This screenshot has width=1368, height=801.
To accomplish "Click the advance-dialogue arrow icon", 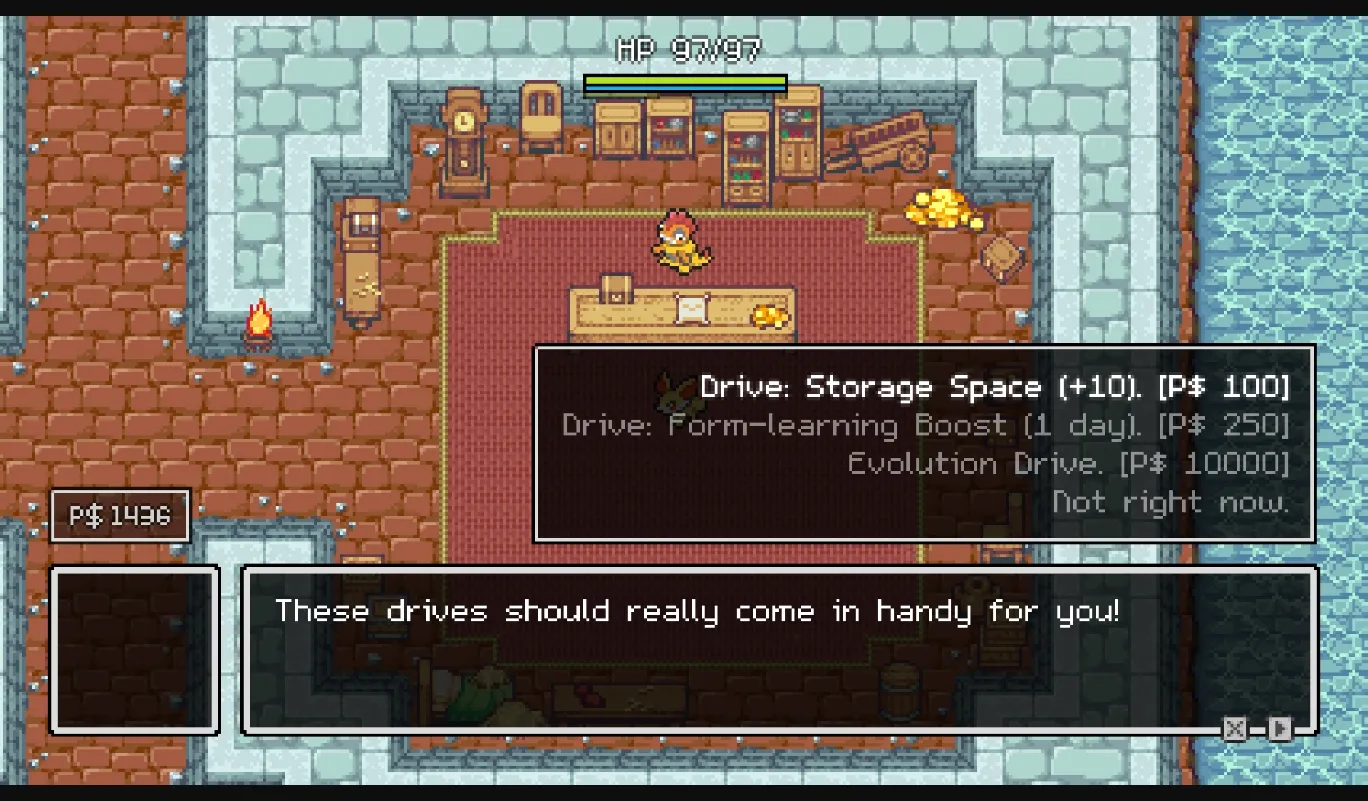I will coord(1278,728).
